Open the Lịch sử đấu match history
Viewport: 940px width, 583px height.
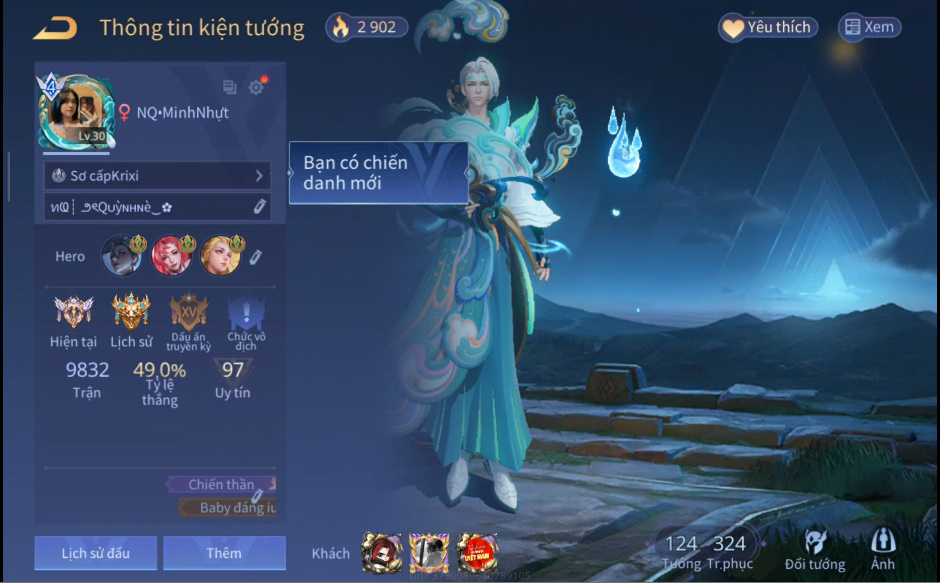pyautogui.click(x=95, y=553)
